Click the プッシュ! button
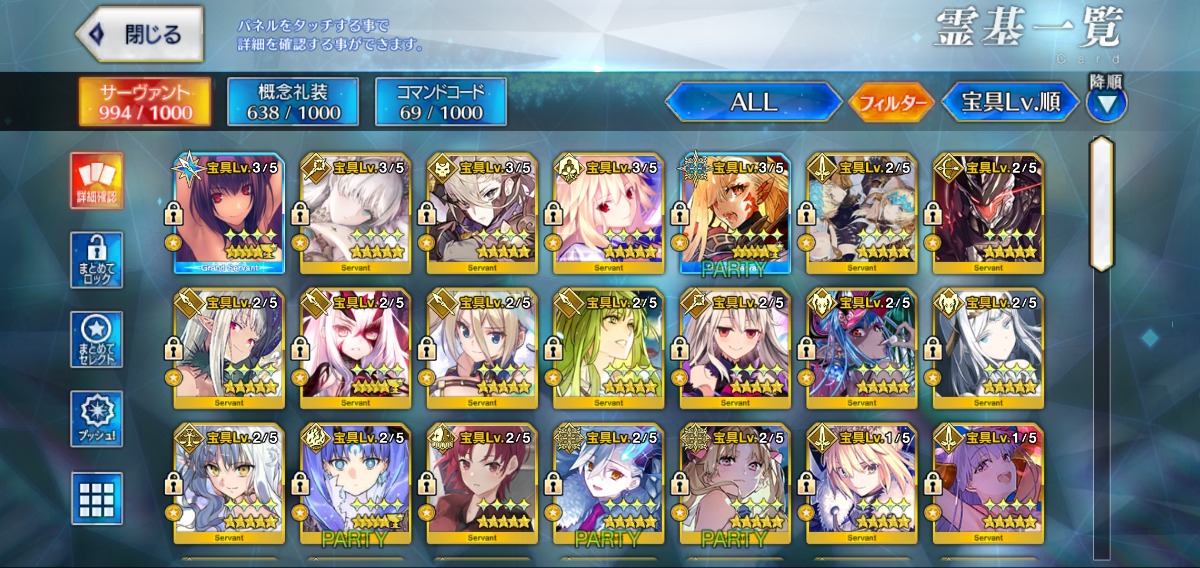Image resolution: width=1200 pixels, height=568 pixels. coord(97,419)
